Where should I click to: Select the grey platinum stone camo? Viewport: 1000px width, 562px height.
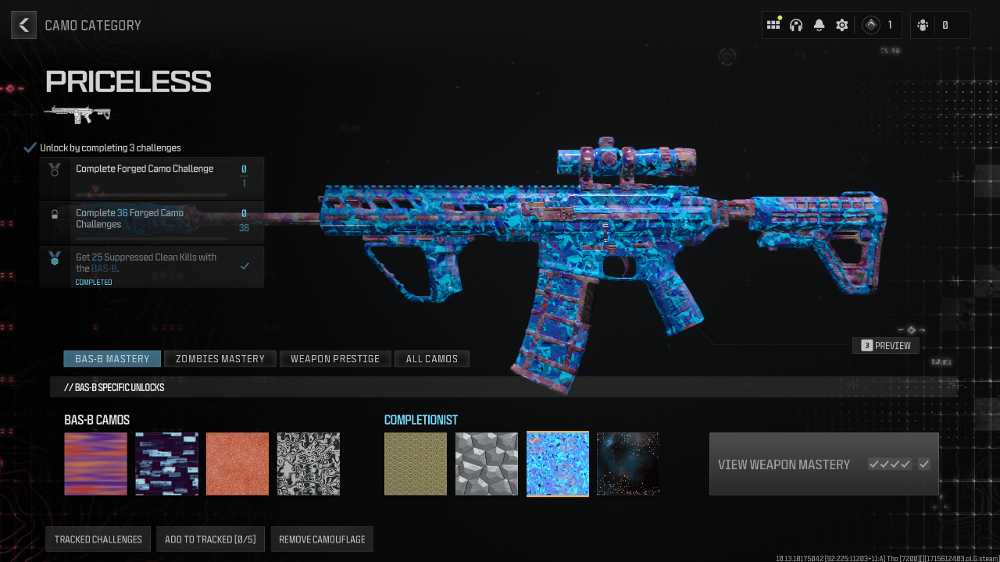[x=487, y=464]
